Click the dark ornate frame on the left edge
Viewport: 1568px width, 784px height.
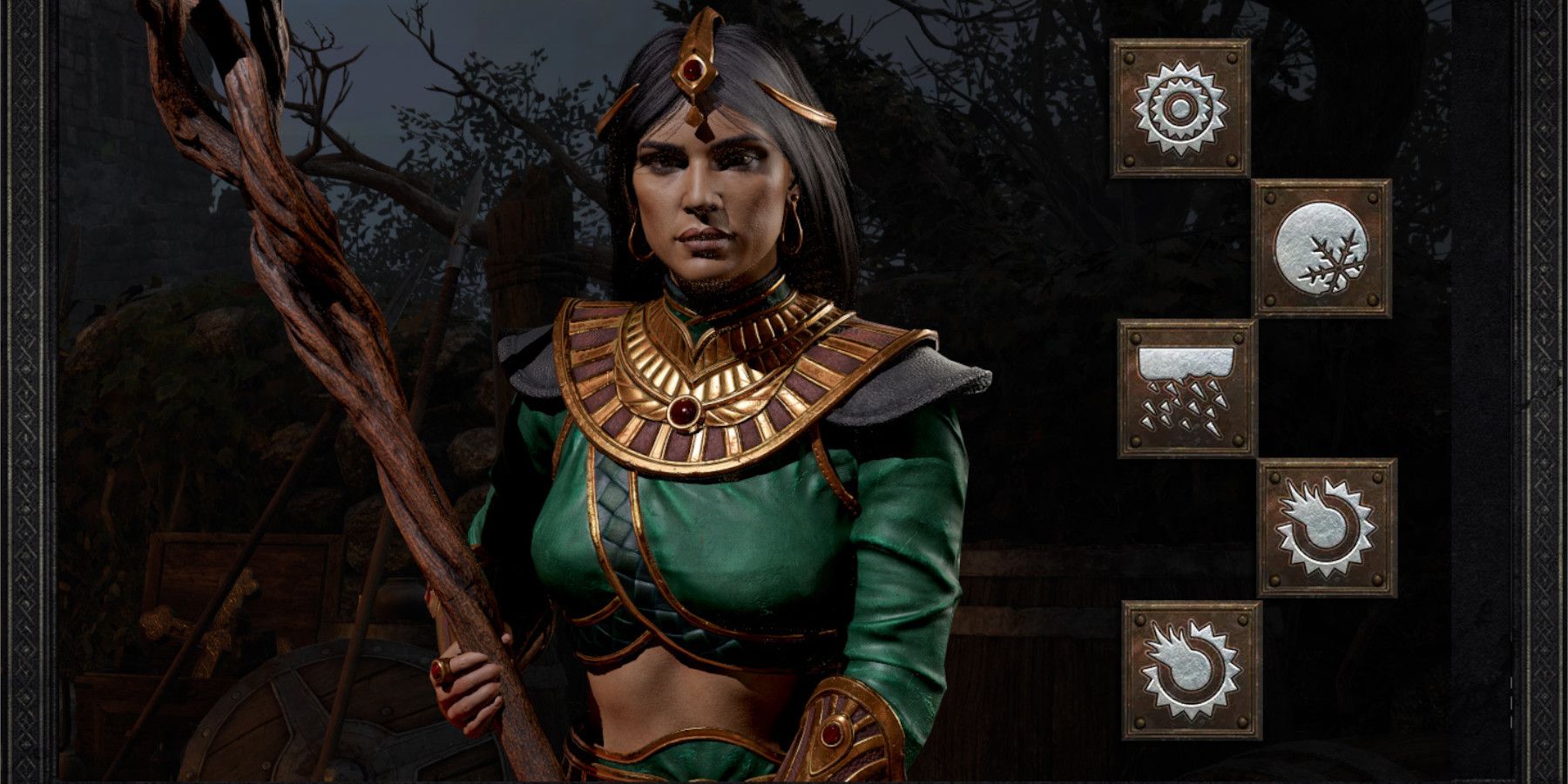point(26,392)
